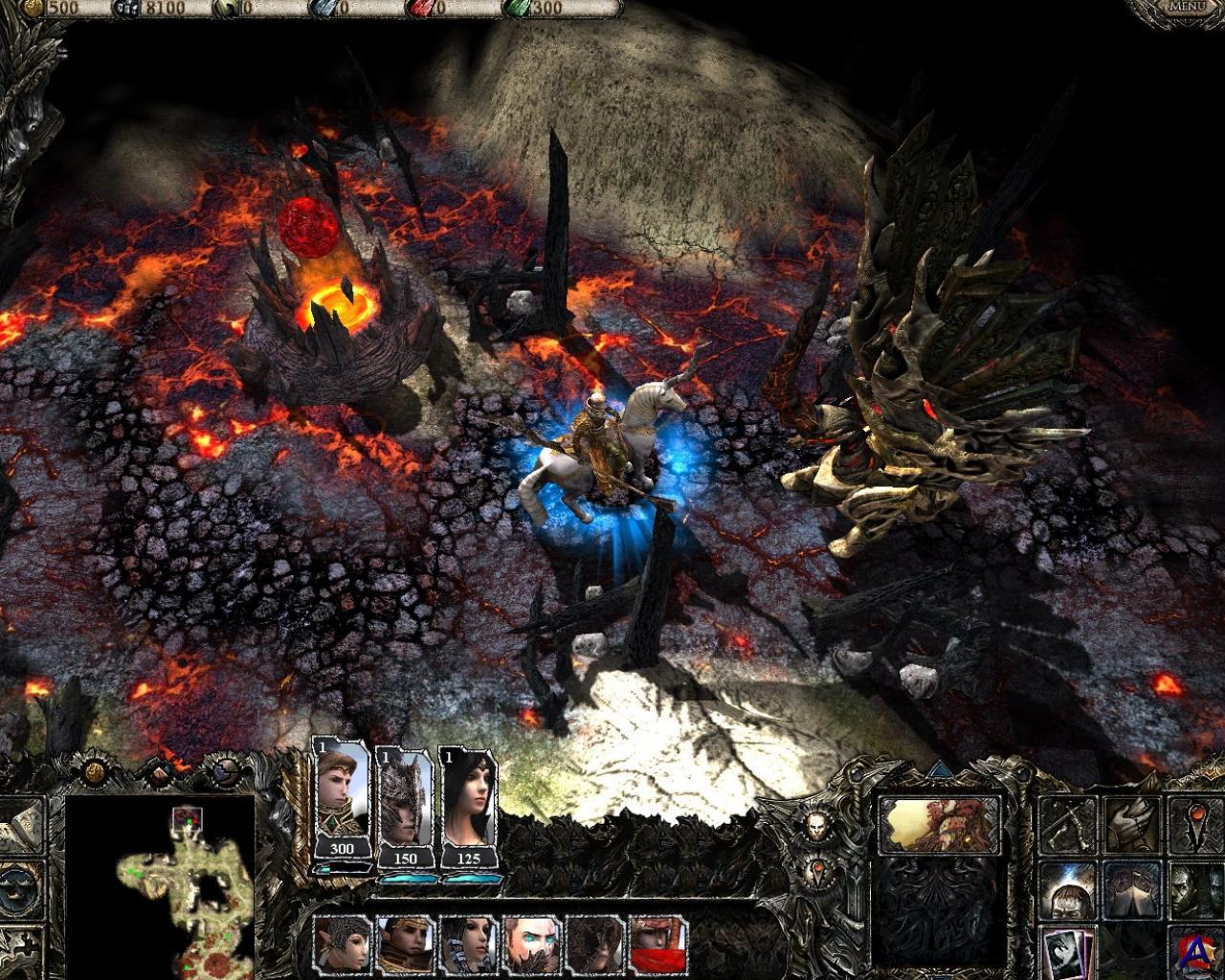Viewport: 1225px width, 980px height.
Task: Click the golden orb button above minimap
Action: [96, 771]
